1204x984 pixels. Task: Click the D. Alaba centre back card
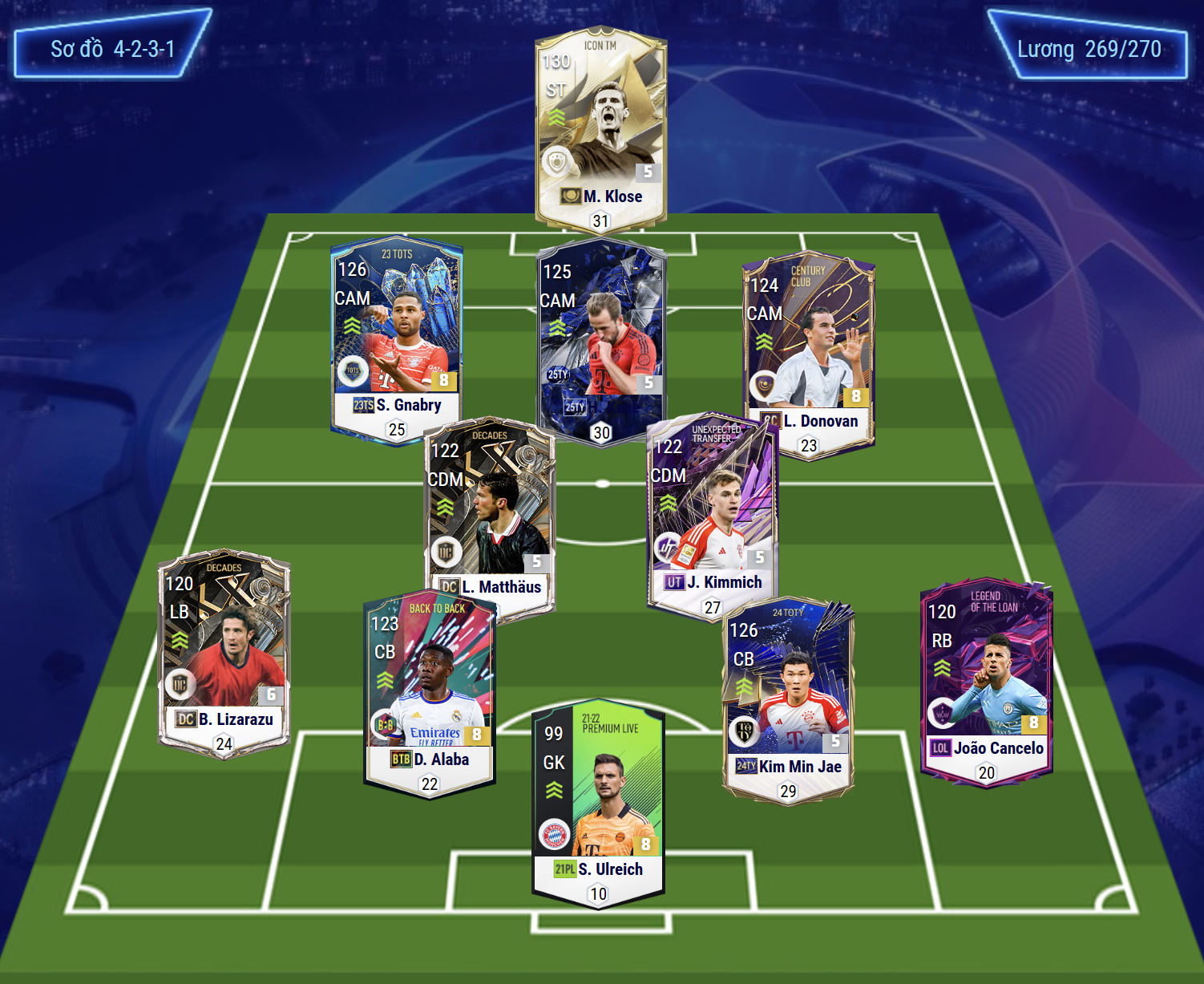coord(430,694)
